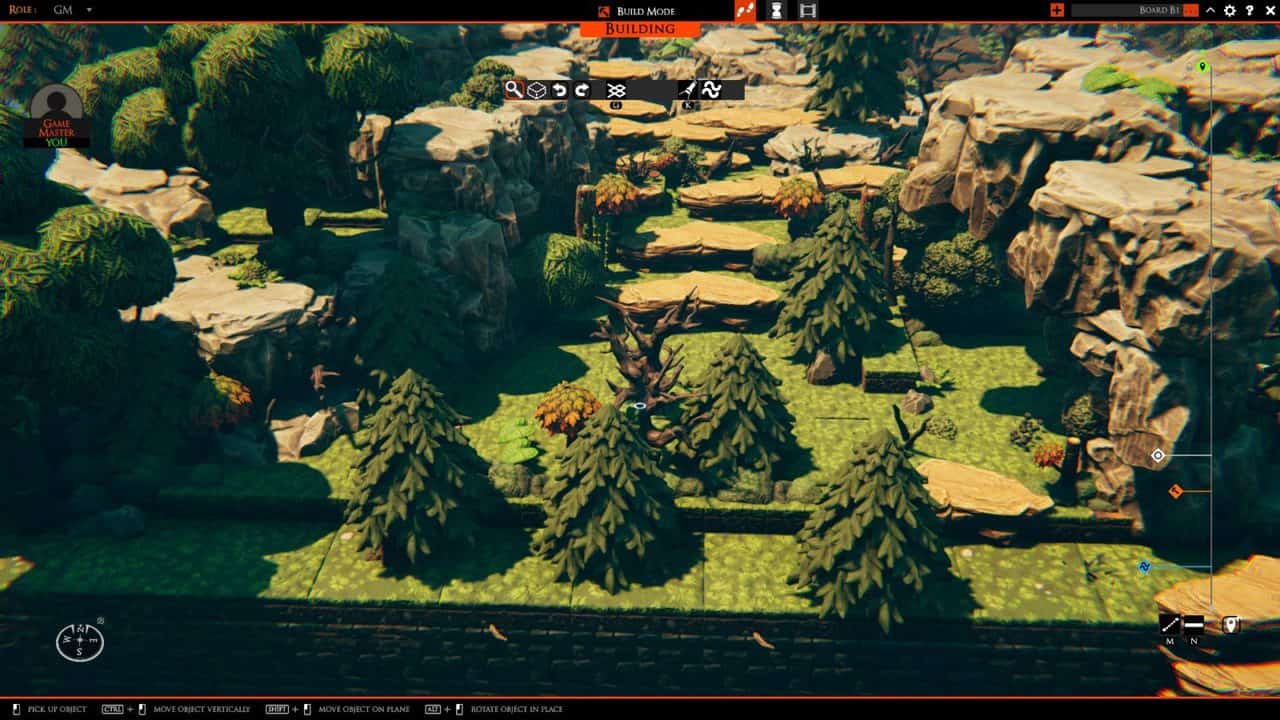Click the footprints movement mode icon
This screenshot has height=720, width=1280.
coord(745,11)
